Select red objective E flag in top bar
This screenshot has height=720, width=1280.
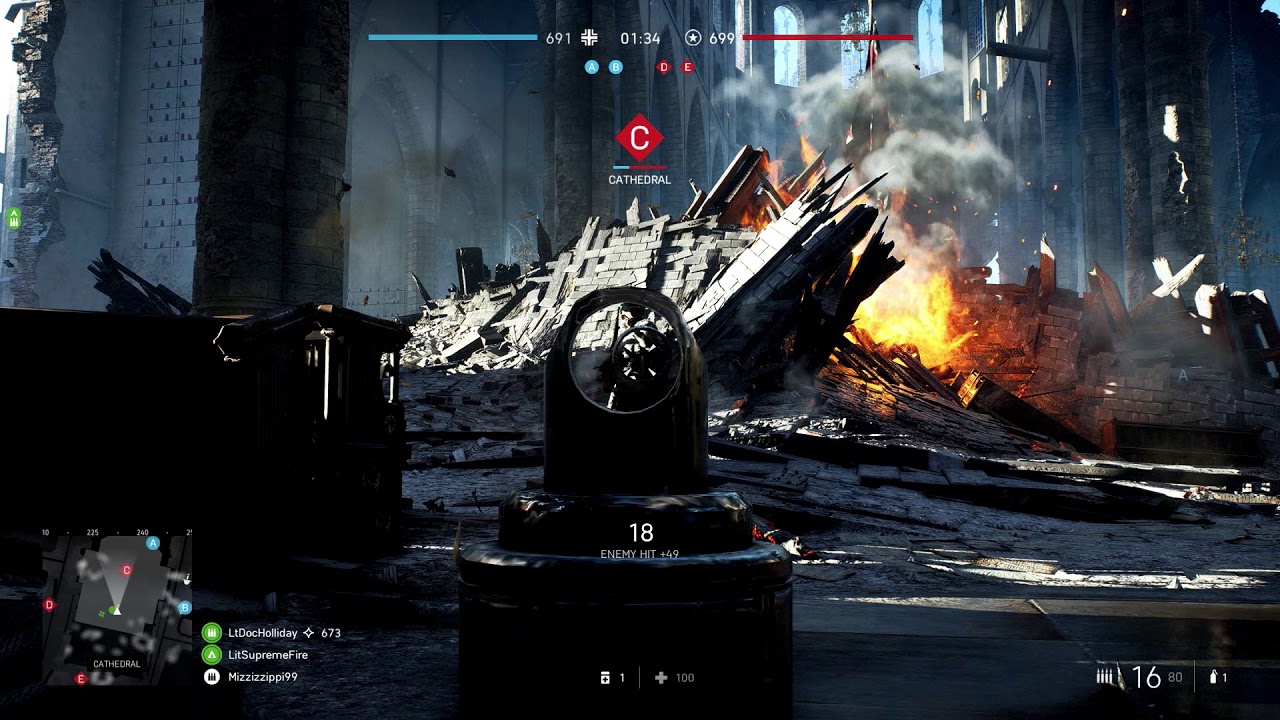pyautogui.click(x=688, y=67)
